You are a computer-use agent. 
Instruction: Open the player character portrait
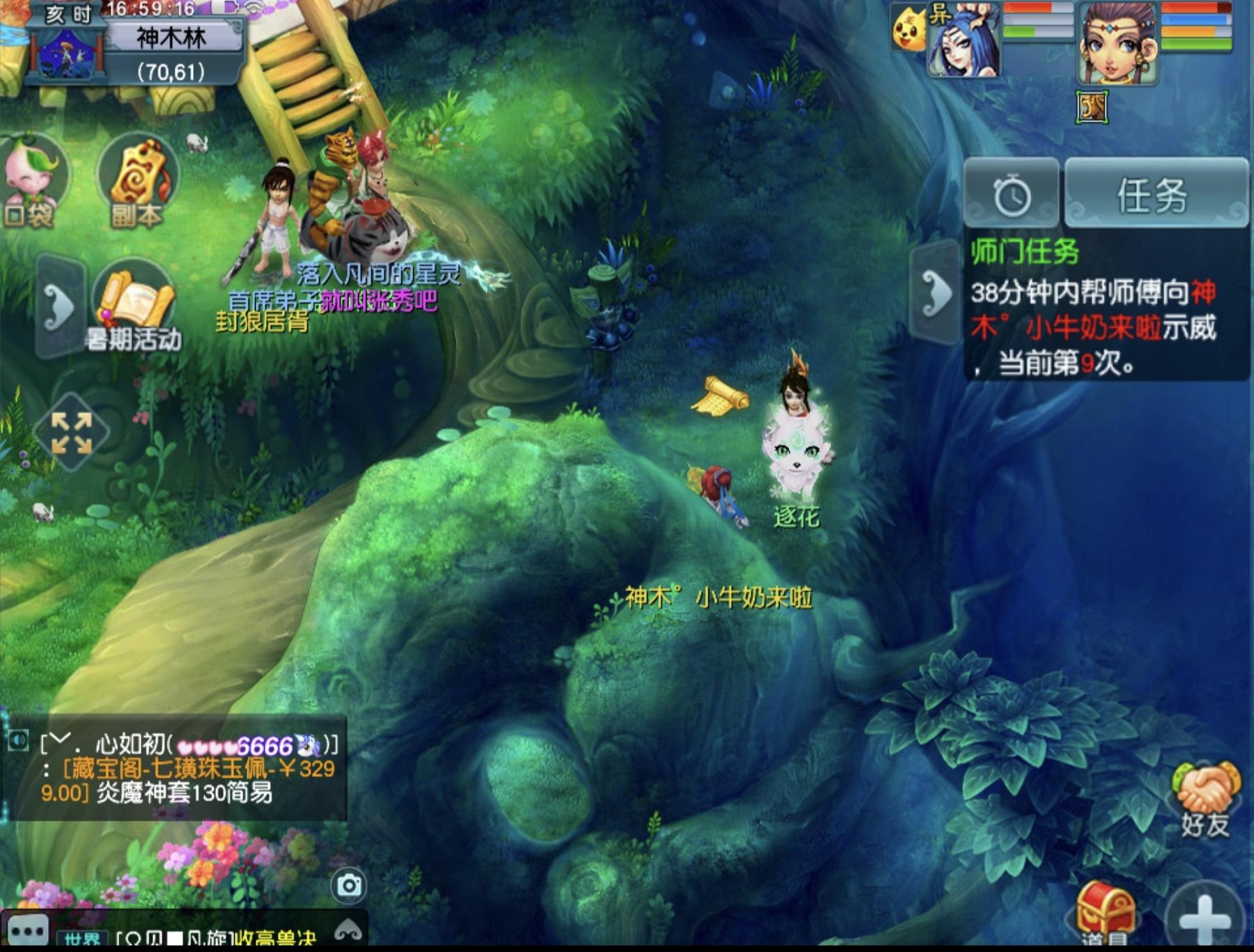pyautogui.click(x=1118, y=43)
